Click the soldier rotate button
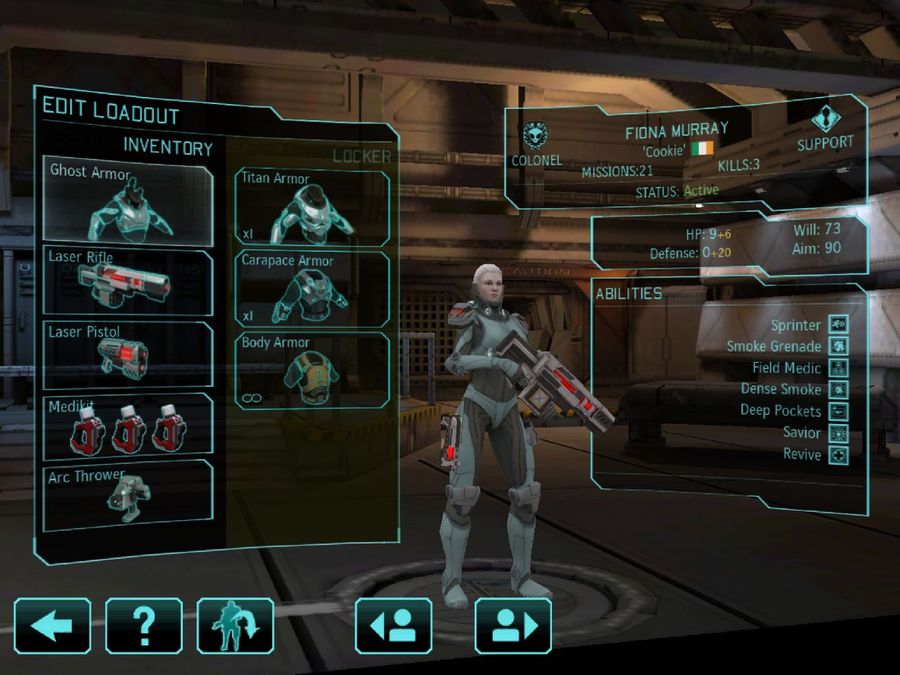This screenshot has height=675, width=900. pyautogui.click(x=235, y=626)
